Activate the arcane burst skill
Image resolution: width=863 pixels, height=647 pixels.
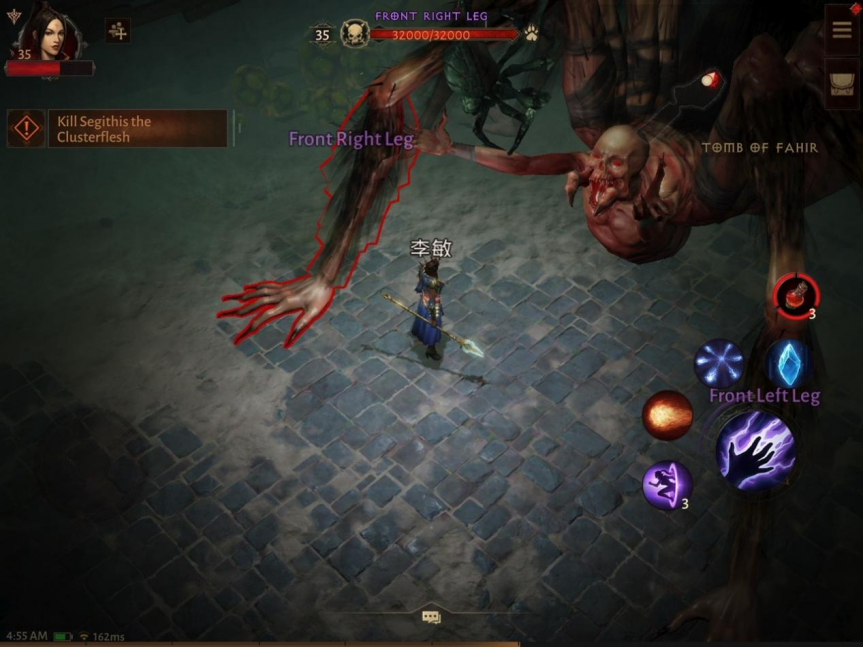coord(719,363)
